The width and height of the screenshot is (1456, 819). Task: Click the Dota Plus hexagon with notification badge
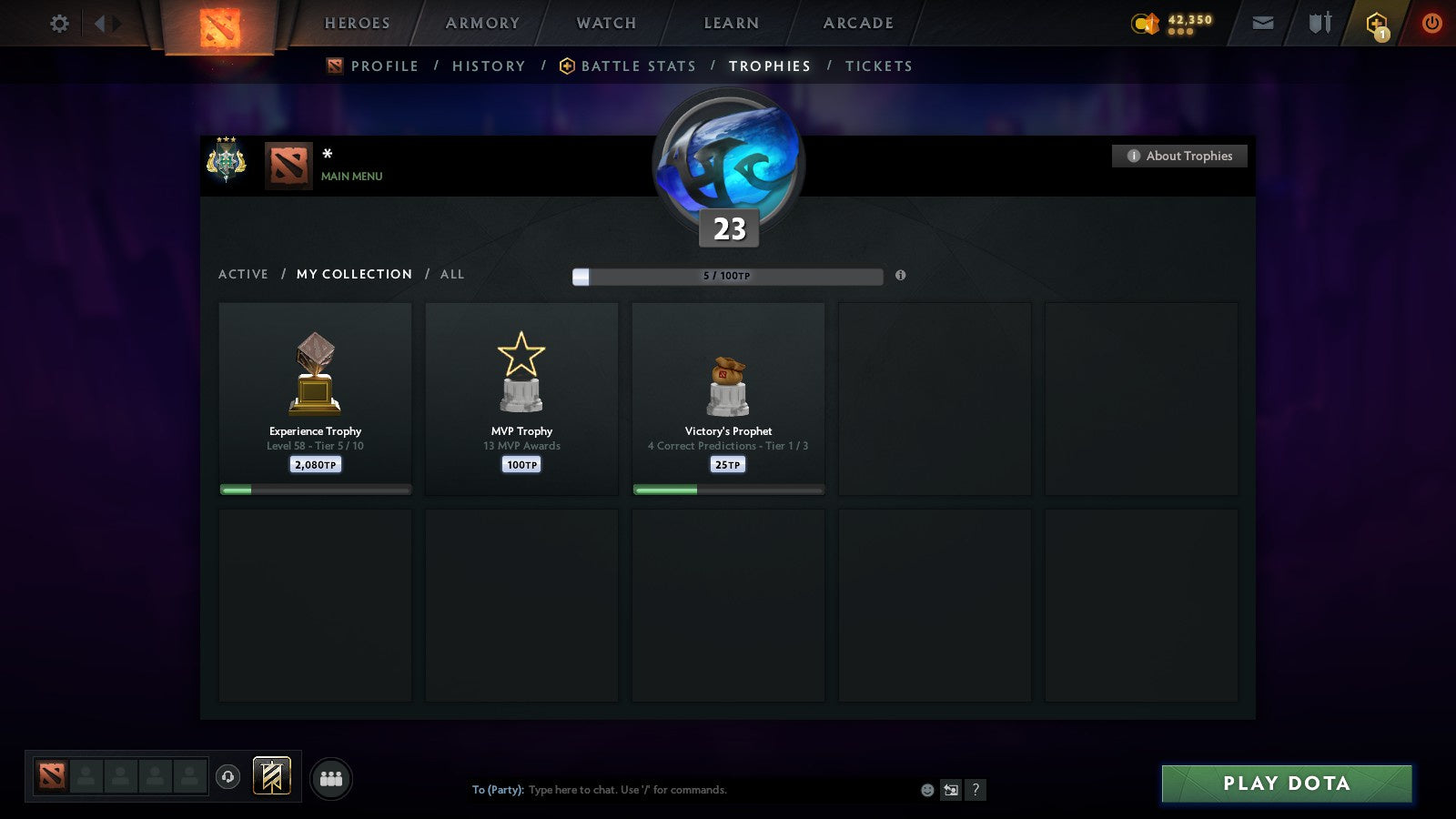(1377, 23)
